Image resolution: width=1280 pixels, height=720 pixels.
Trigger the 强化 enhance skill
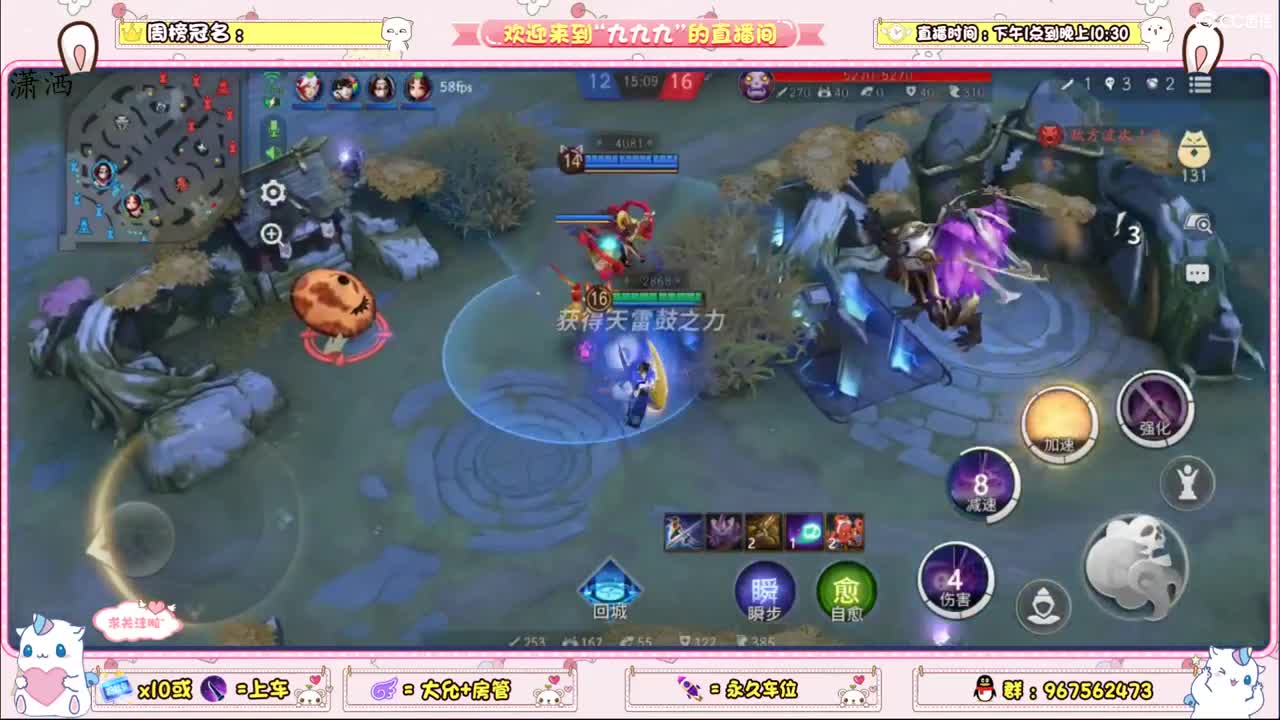(x=1155, y=410)
